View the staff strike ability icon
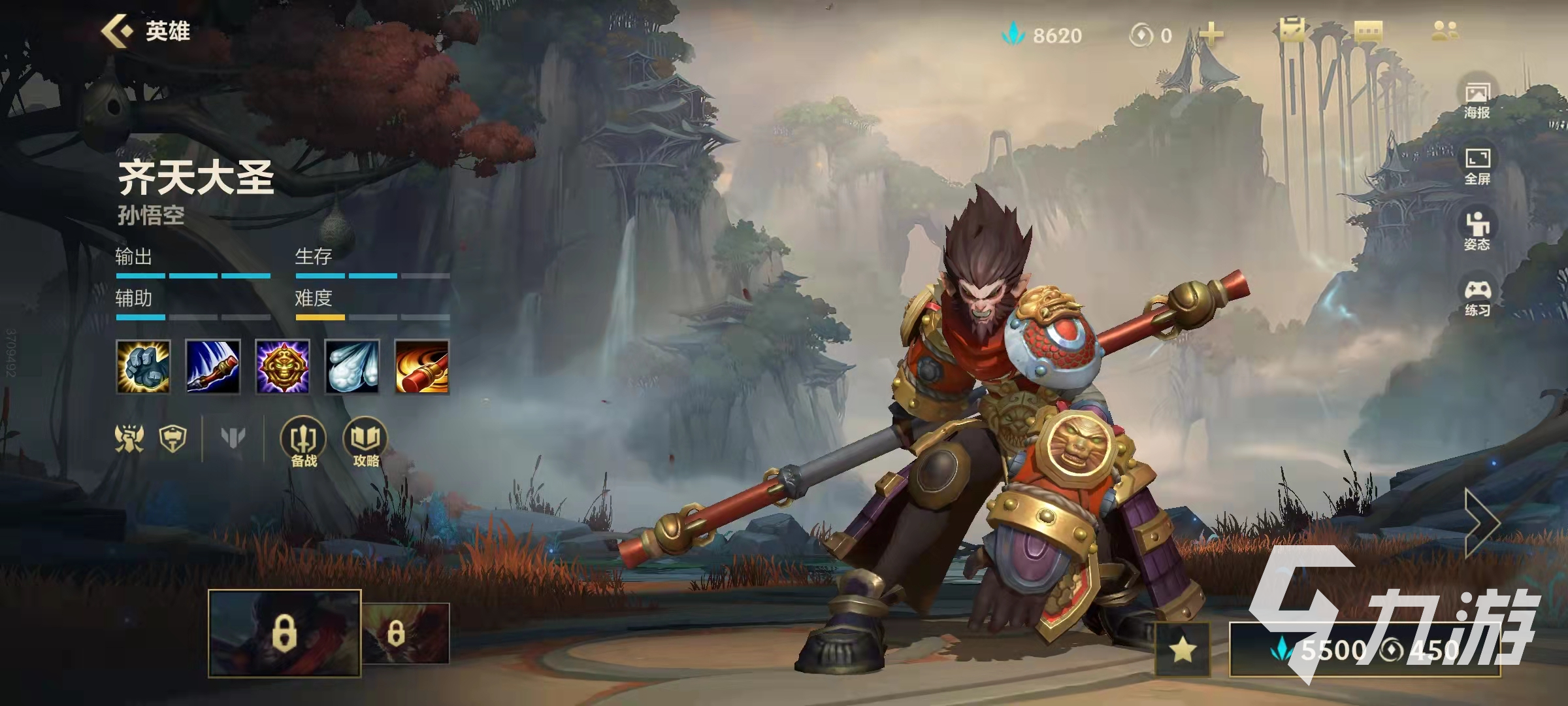The height and width of the screenshot is (706, 1568). 213,367
